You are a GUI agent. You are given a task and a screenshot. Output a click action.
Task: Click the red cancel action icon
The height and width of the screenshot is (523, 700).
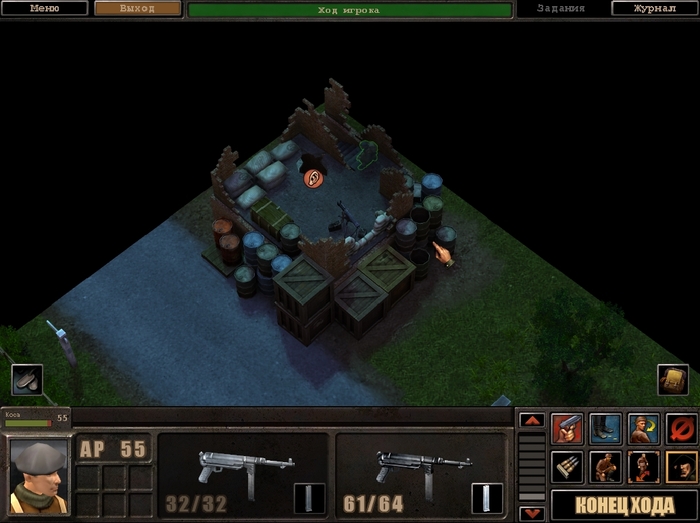[681, 429]
